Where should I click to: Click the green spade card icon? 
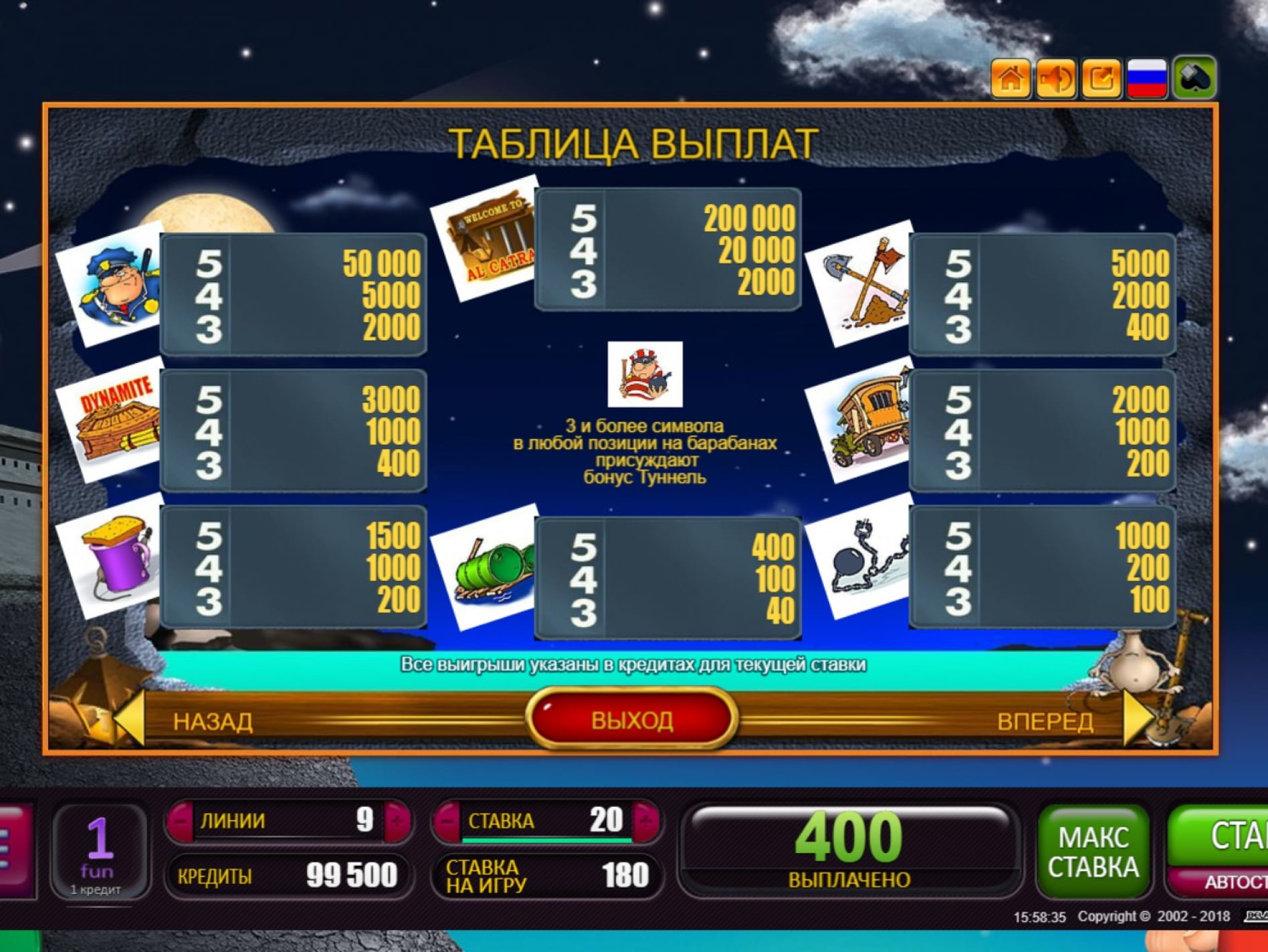pyautogui.click(x=1194, y=78)
